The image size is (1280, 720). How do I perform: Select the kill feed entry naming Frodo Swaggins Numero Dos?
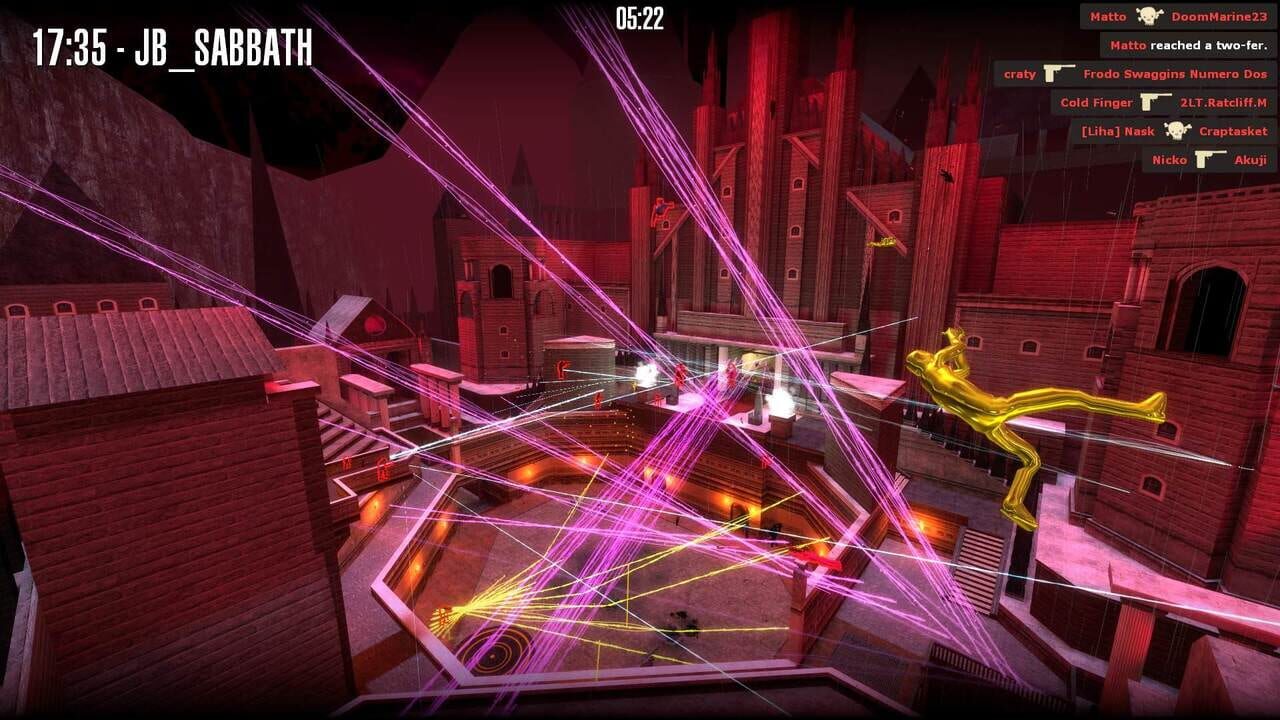click(1175, 74)
